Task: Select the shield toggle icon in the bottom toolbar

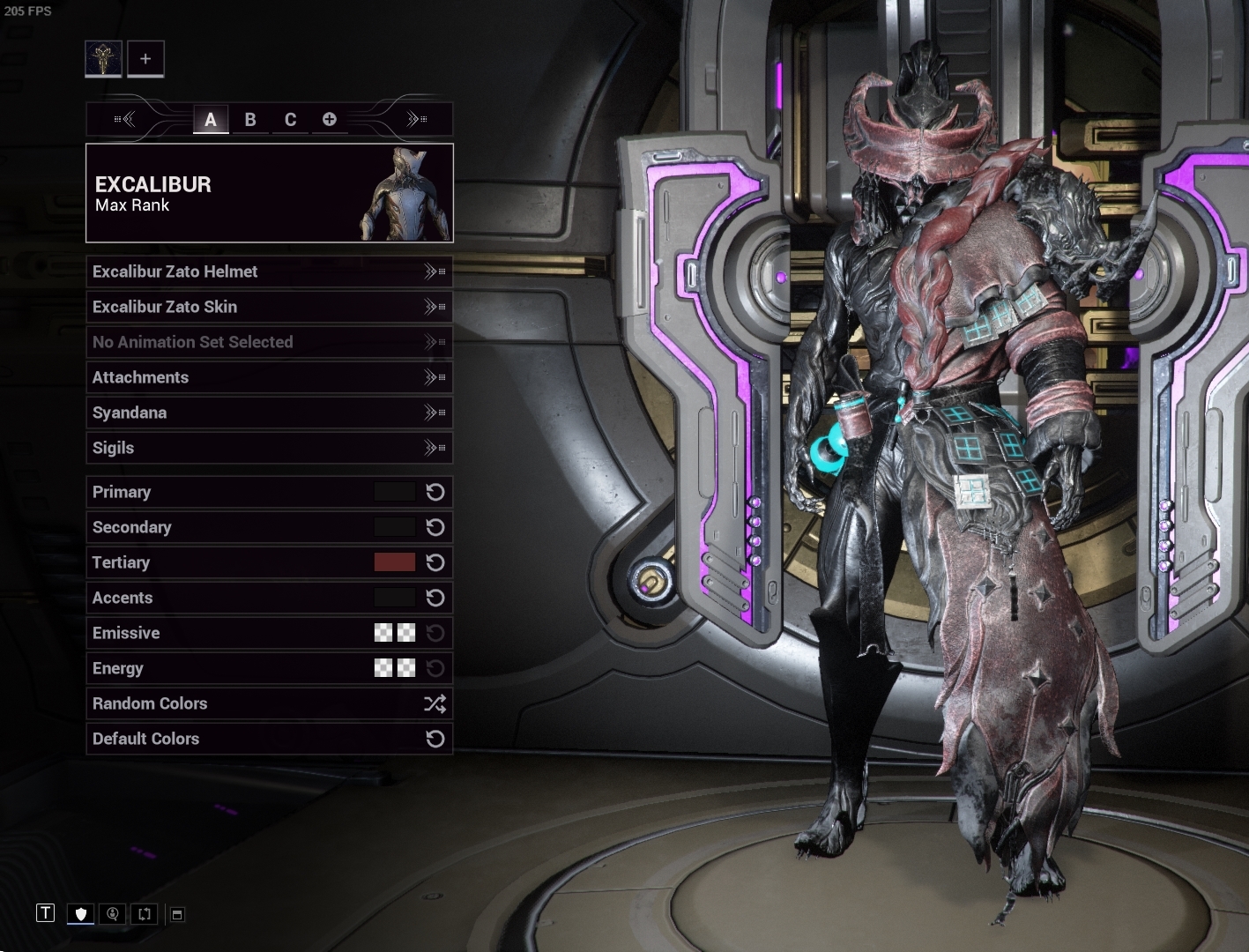Action: [79, 914]
